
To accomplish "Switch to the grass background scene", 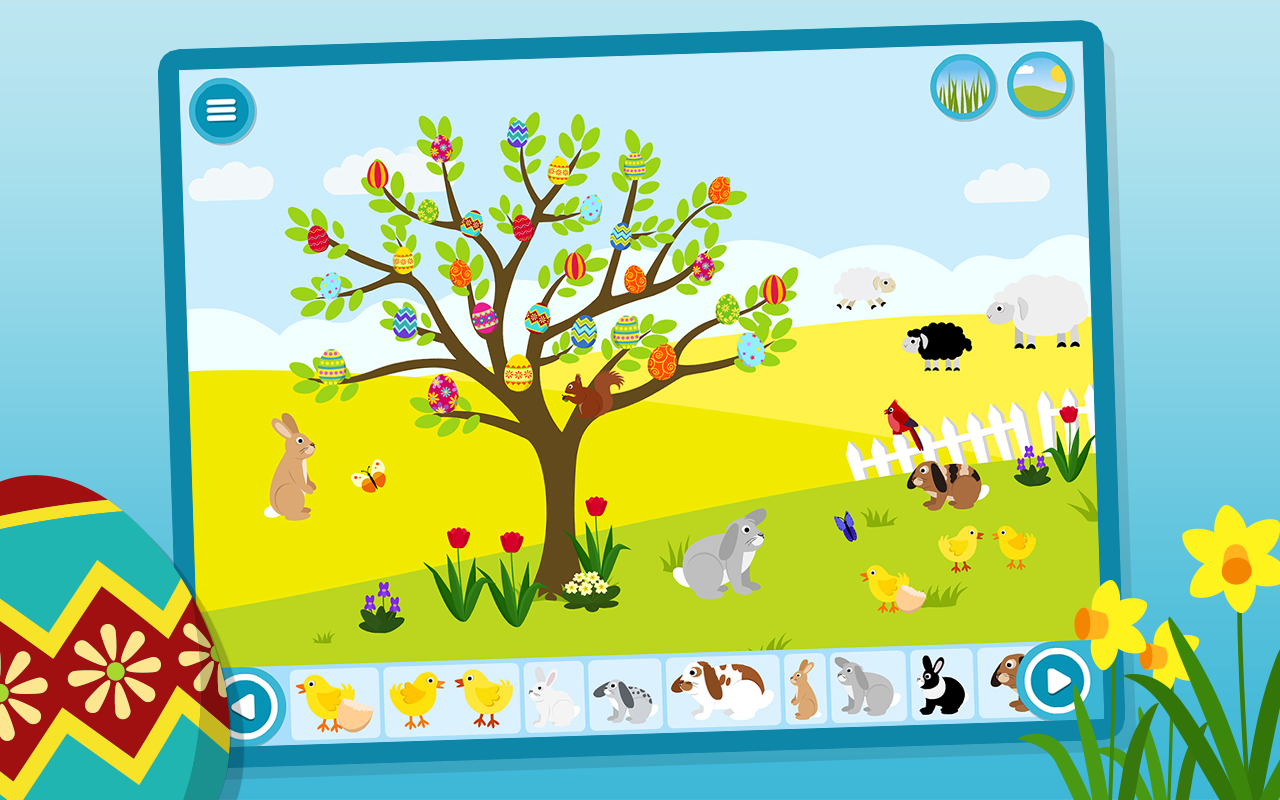I will pyautogui.click(x=961, y=88).
